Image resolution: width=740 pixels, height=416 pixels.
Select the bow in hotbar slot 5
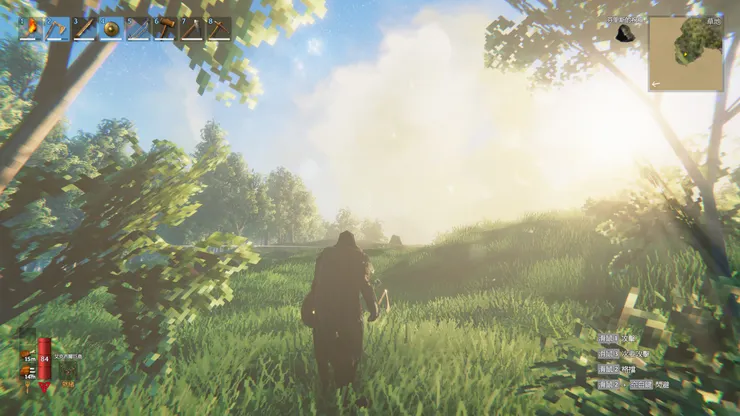coord(138,28)
